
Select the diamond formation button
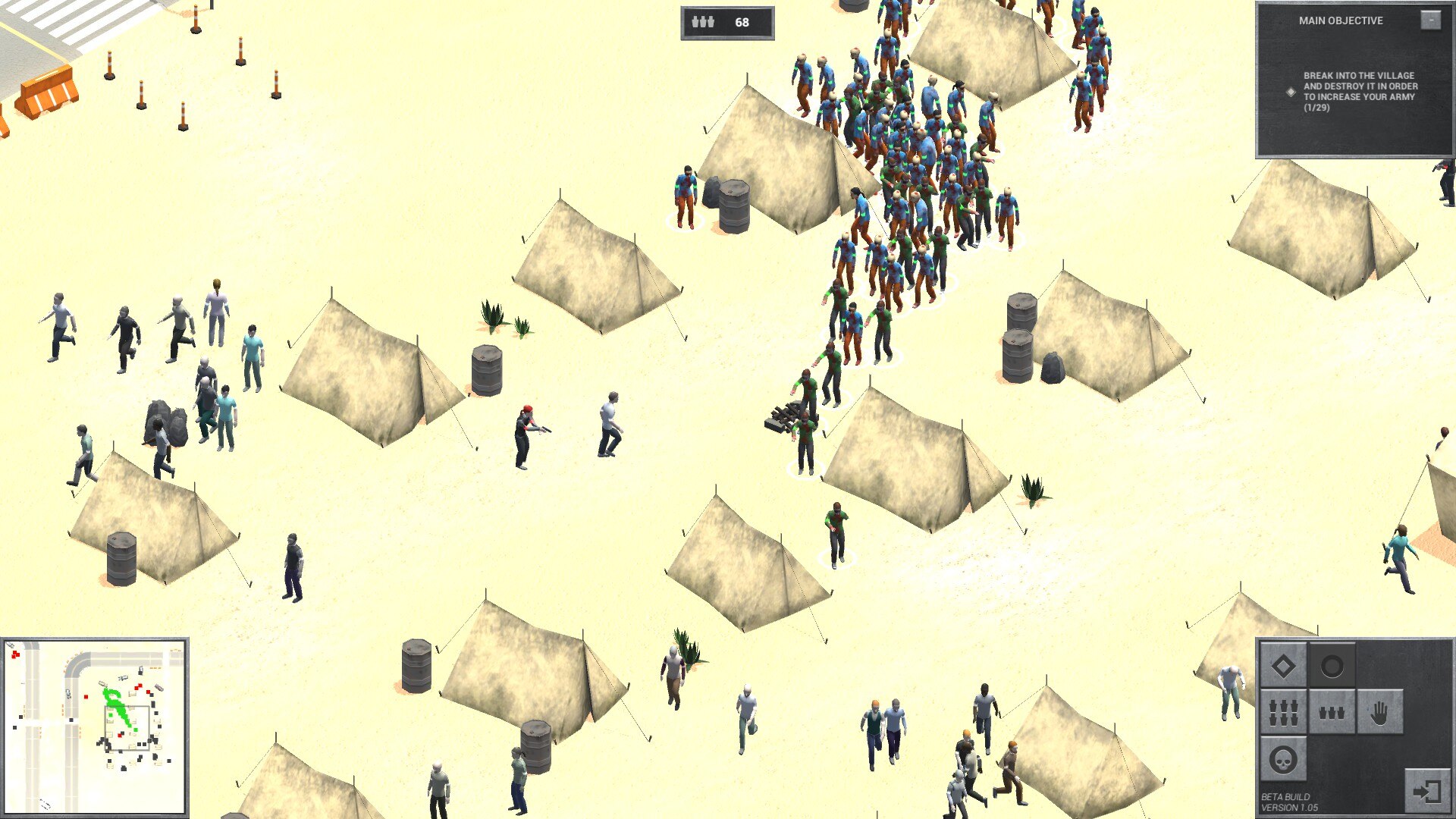1283,667
